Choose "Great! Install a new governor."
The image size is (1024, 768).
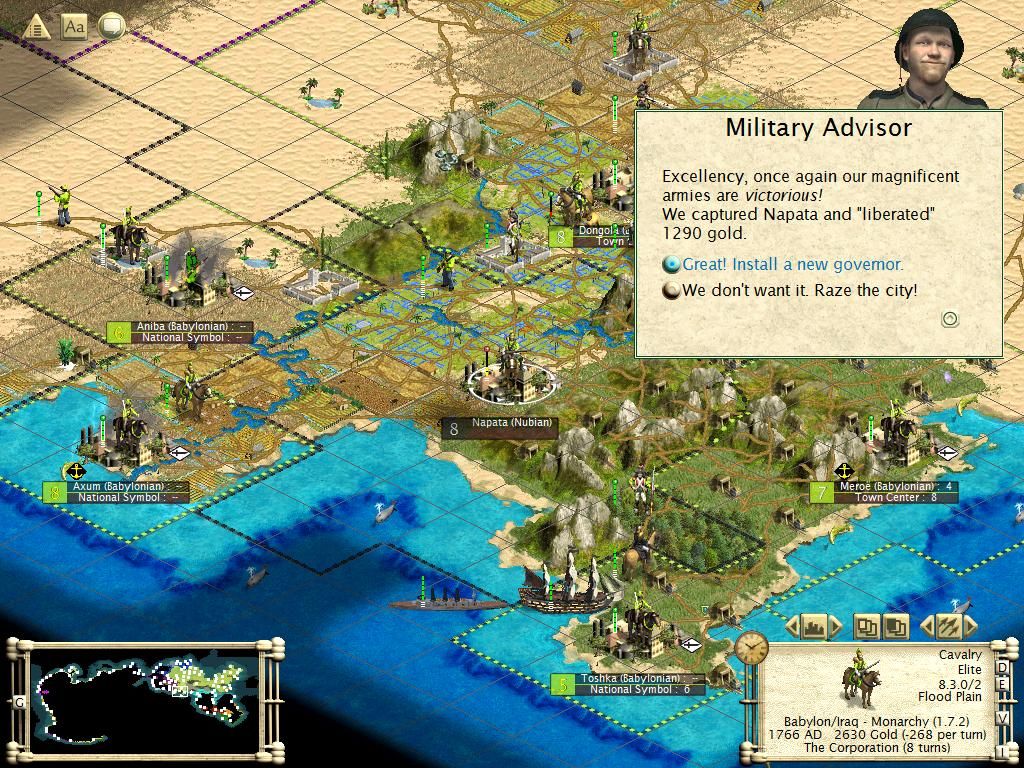coord(792,265)
